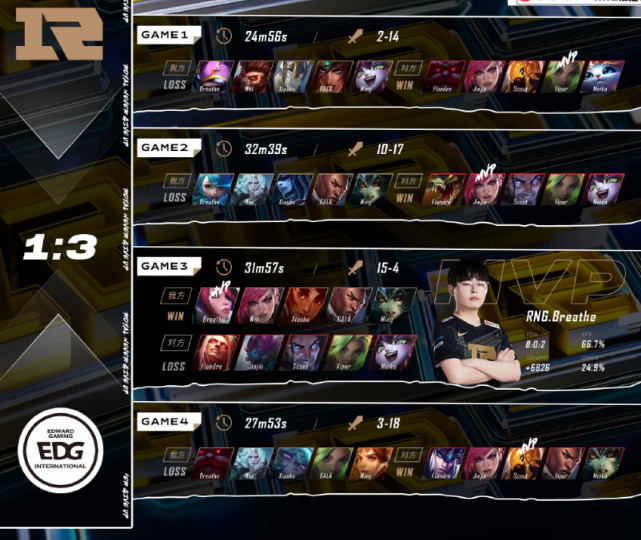
Task: Choose the GAME3 header label
Action: coord(165,266)
